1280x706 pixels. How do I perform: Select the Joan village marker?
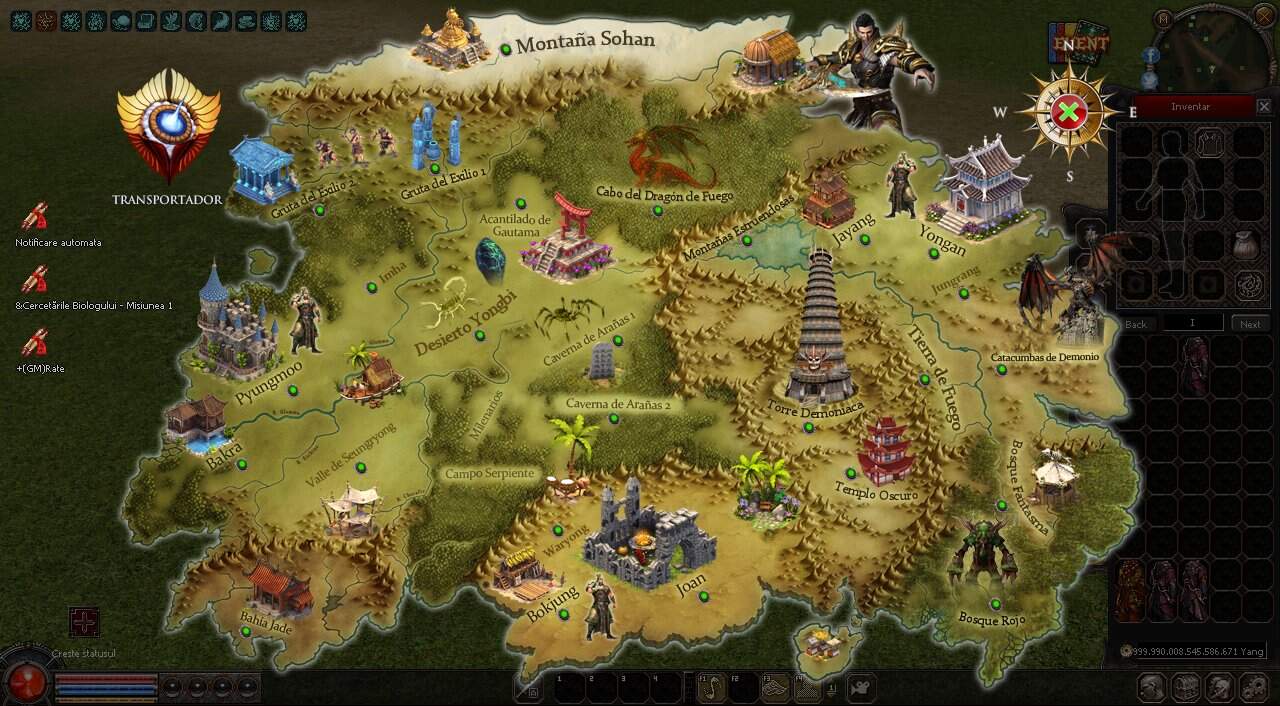pyautogui.click(x=704, y=596)
